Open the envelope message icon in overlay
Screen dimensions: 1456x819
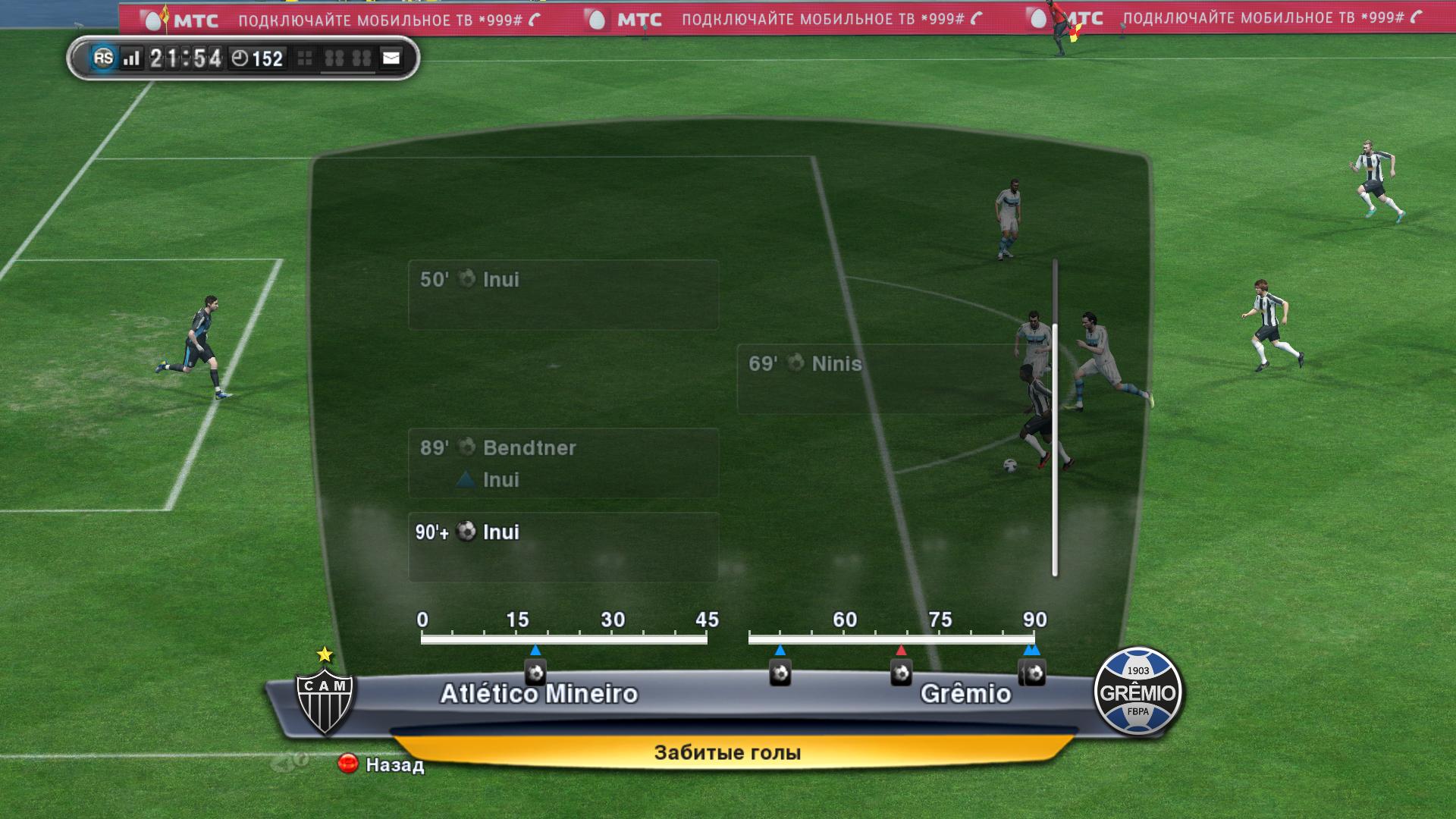pyautogui.click(x=391, y=58)
